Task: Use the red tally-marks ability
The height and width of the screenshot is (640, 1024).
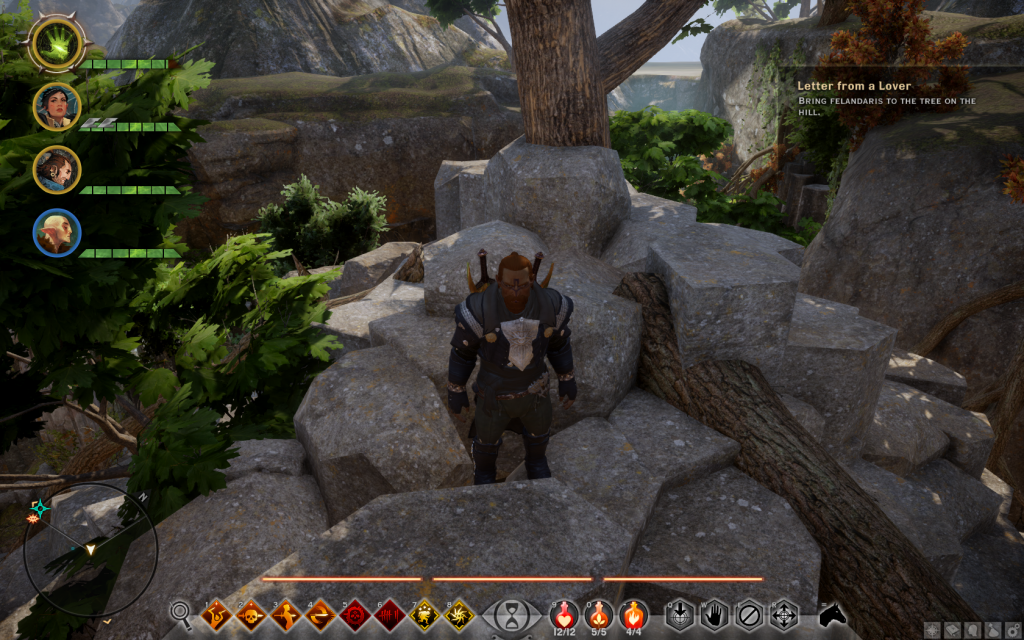Action: (x=390, y=613)
